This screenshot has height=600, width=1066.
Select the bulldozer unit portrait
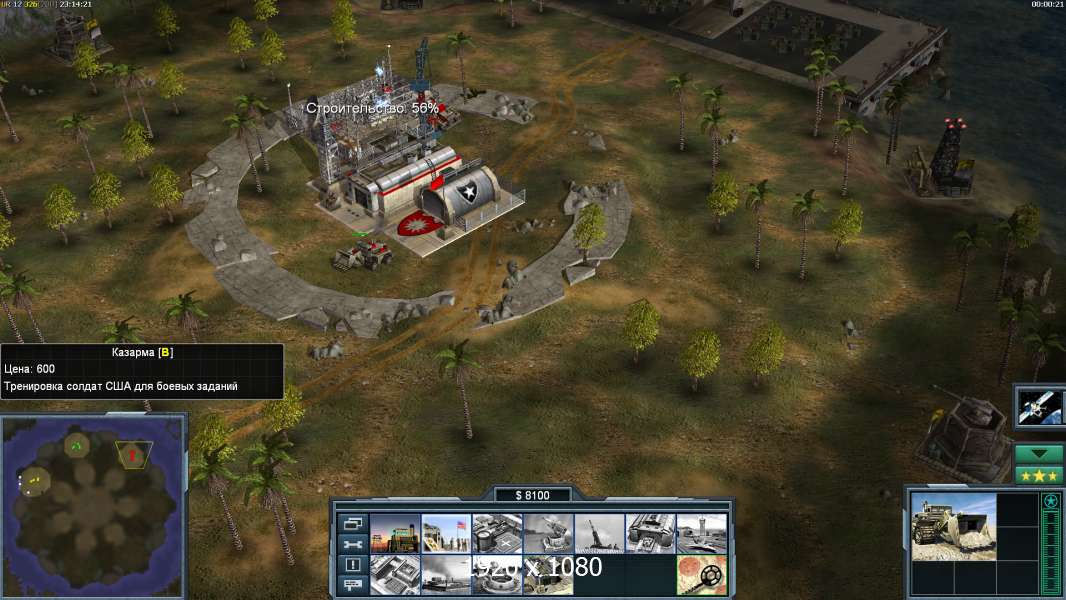(x=953, y=526)
